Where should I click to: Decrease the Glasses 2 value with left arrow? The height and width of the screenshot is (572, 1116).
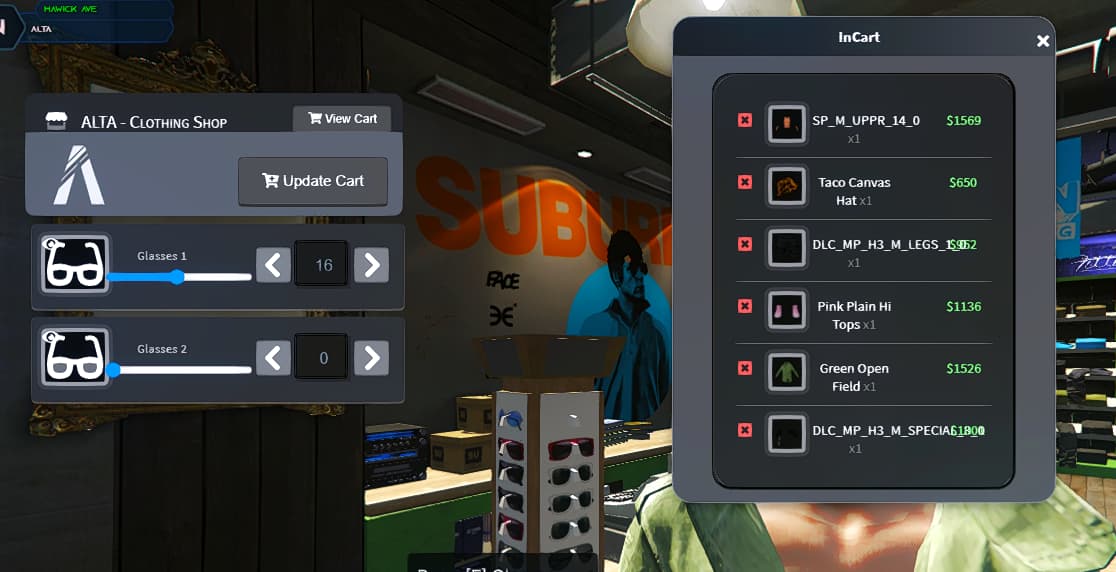(x=273, y=357)
